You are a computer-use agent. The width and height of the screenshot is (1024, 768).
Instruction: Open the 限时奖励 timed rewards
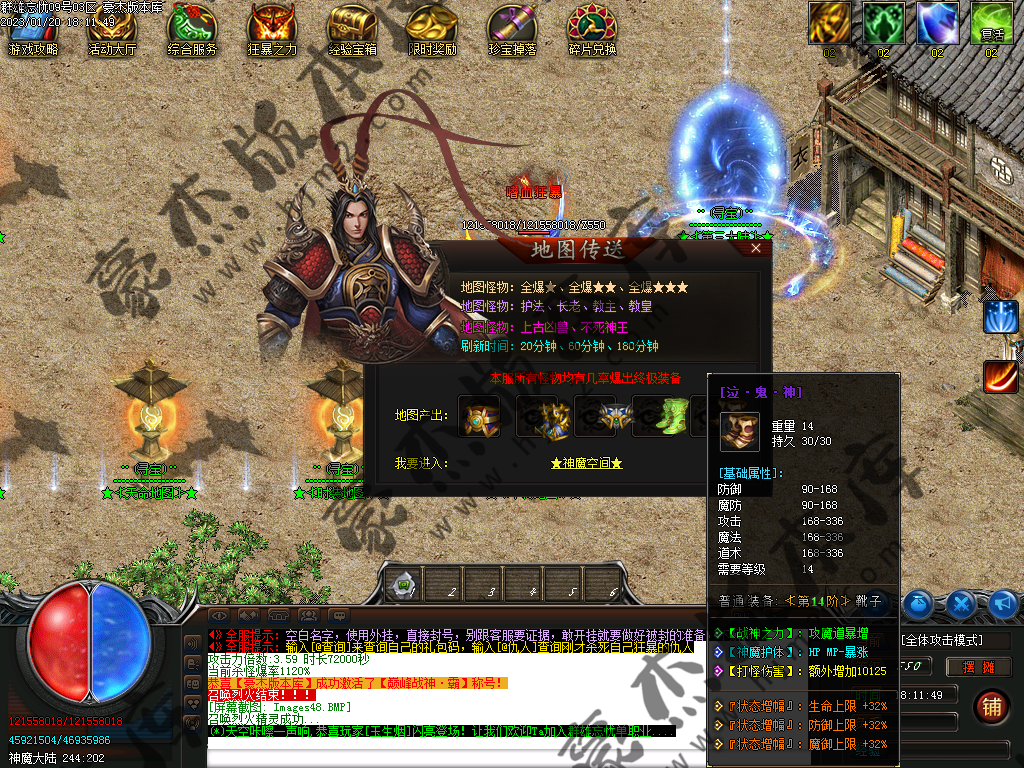click(432, 30)
